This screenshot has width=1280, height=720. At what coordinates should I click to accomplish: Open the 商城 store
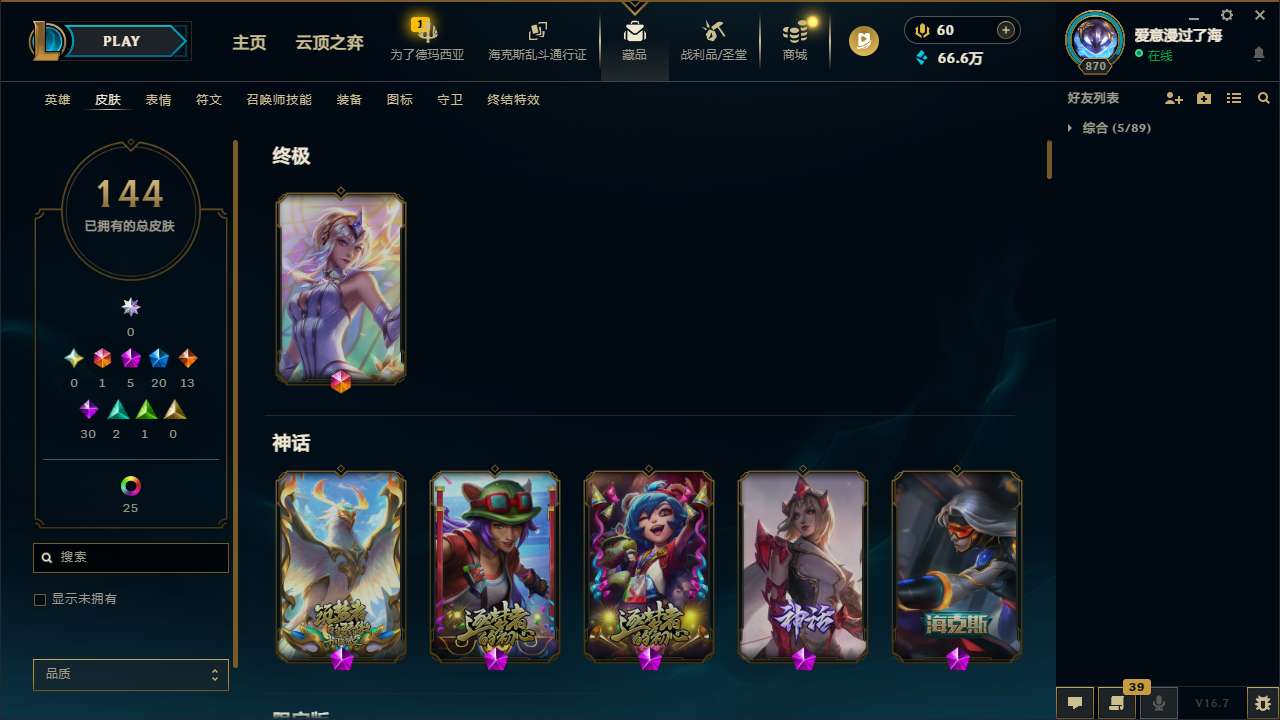click(794, 40)
